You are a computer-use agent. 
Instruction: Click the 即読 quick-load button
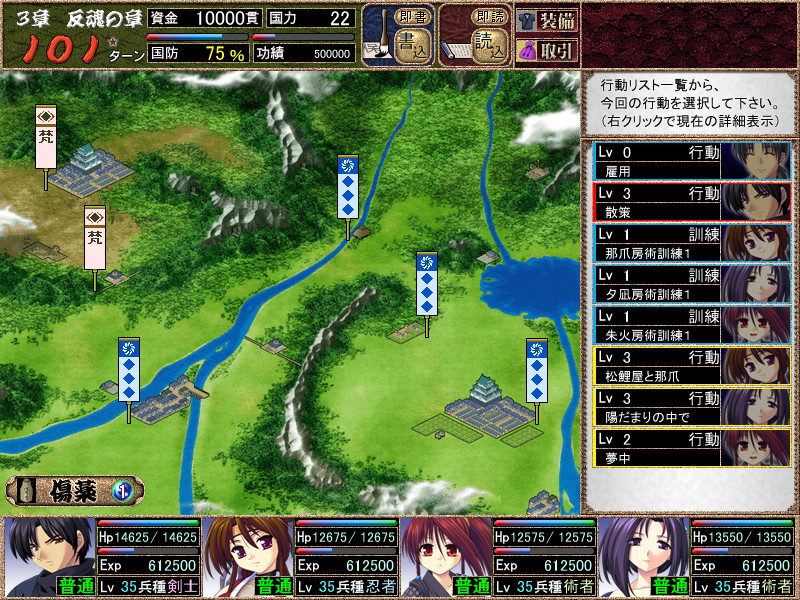click(485, 18)
